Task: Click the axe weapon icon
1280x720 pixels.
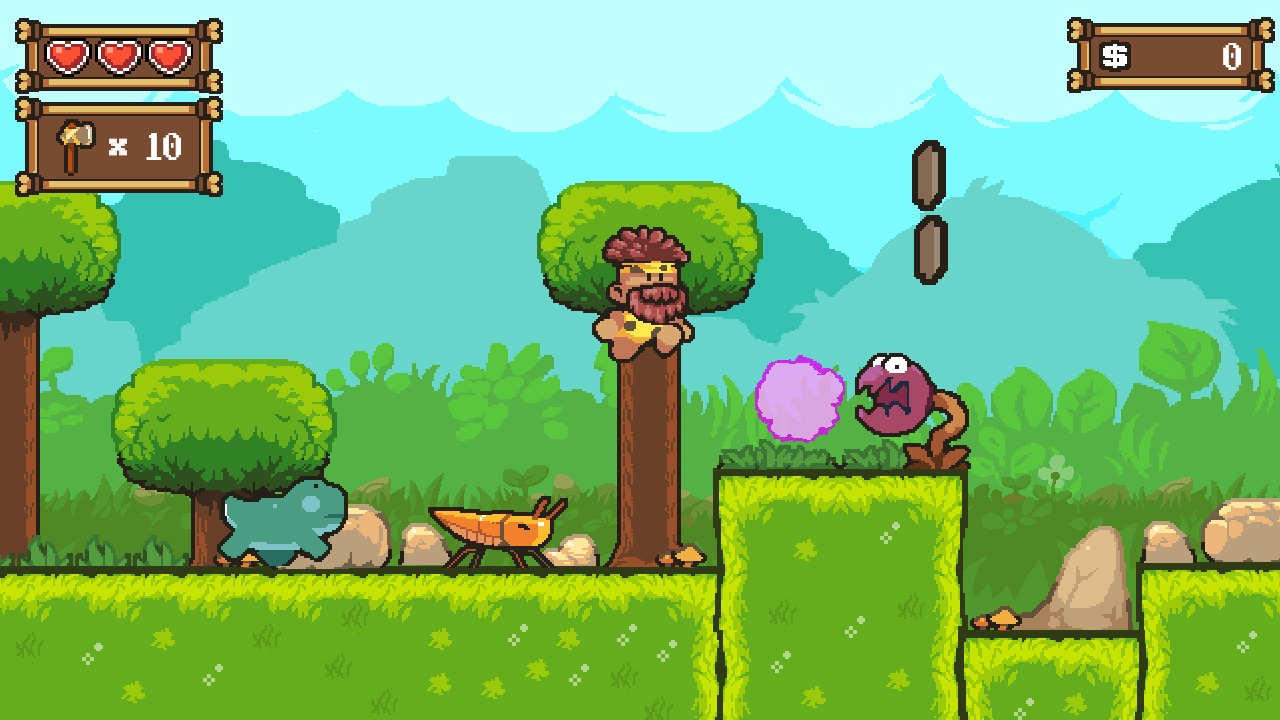Action: 74,142
